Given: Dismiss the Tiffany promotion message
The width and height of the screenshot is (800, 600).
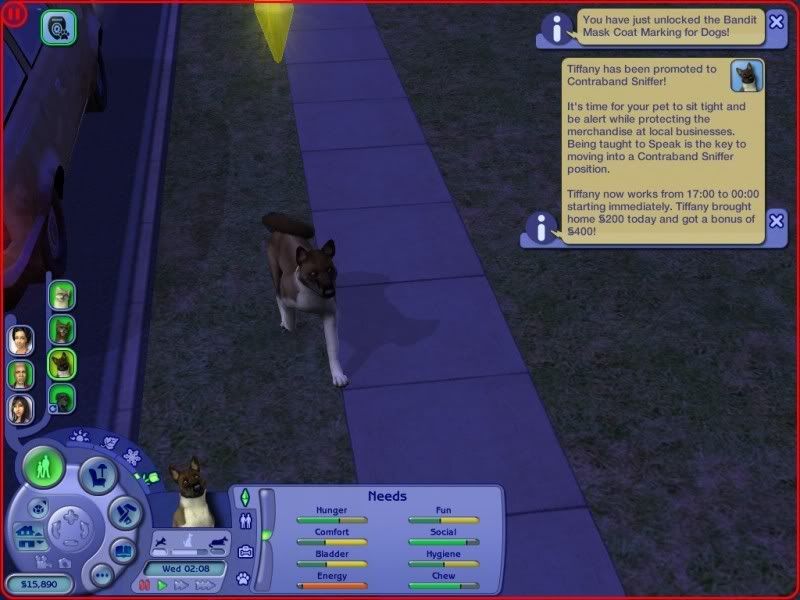Looking at the screenshot, I should coord(776,221).
